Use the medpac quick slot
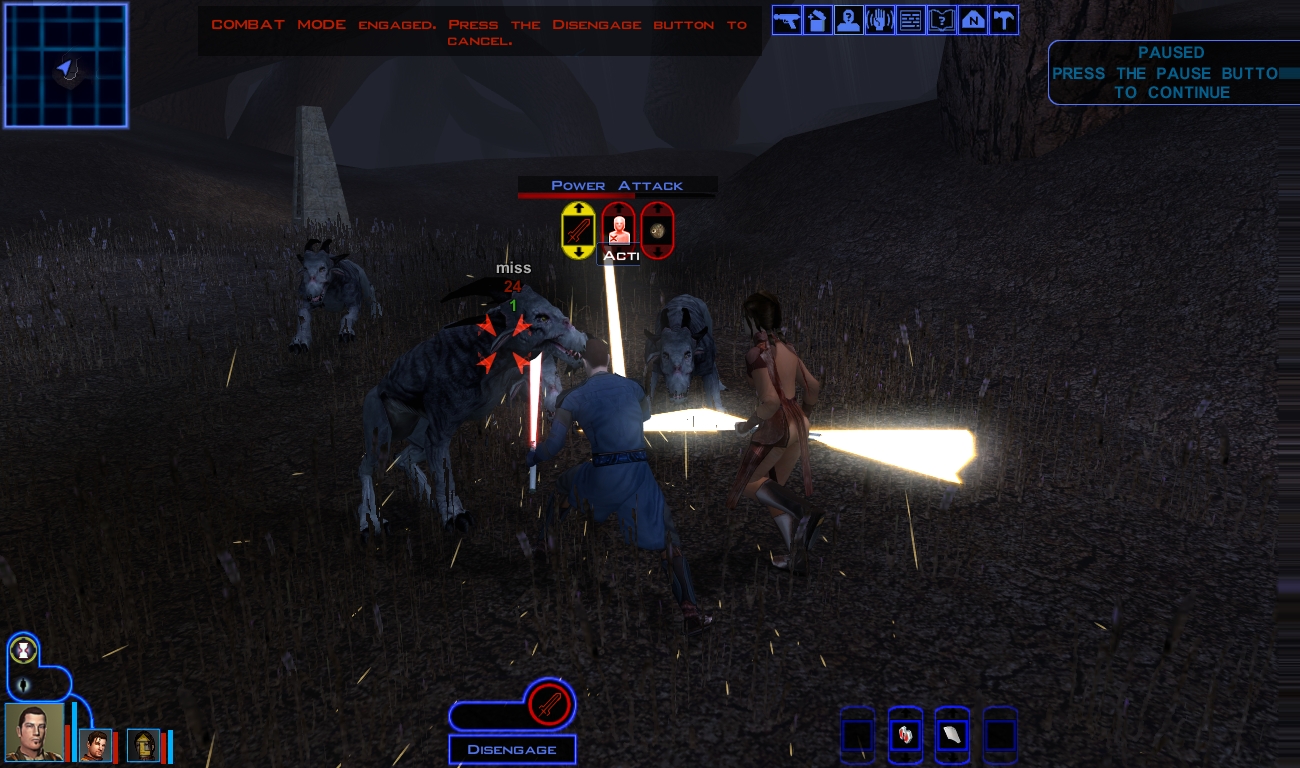Image resolution: width=1300 pixels, height=768 pixels. tap(905, 735)
